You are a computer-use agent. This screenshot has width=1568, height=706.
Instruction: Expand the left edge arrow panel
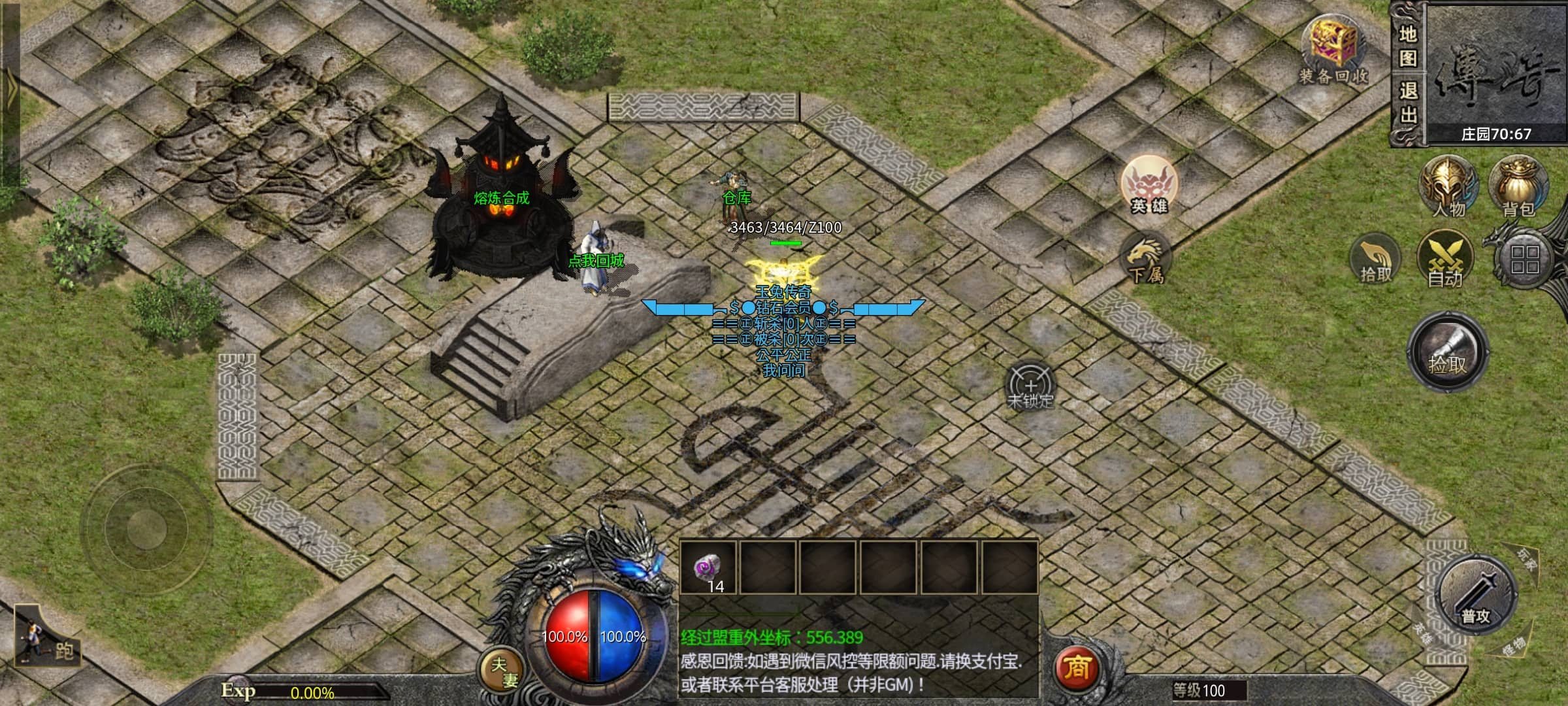click(x=10, y=92)
